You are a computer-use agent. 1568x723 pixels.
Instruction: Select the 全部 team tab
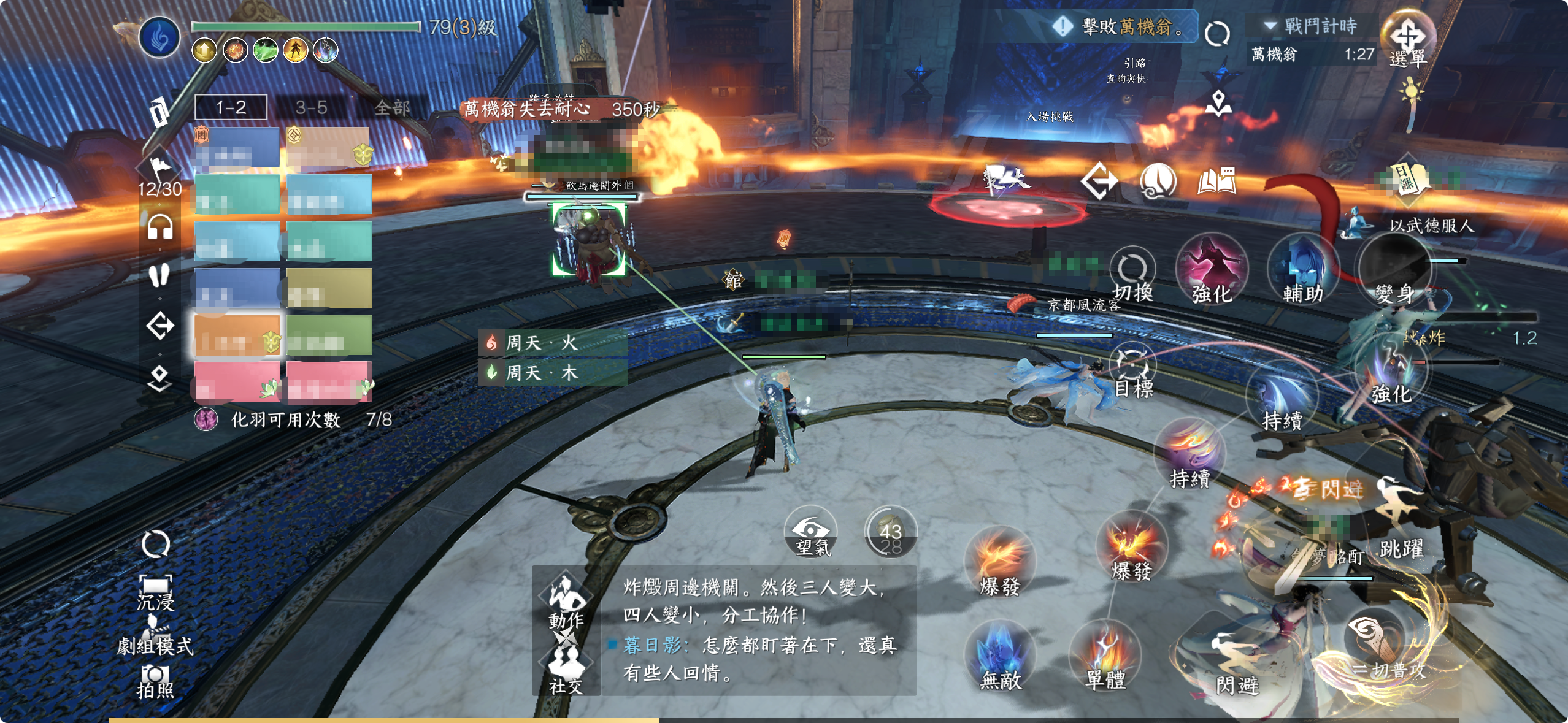[392, 108]
